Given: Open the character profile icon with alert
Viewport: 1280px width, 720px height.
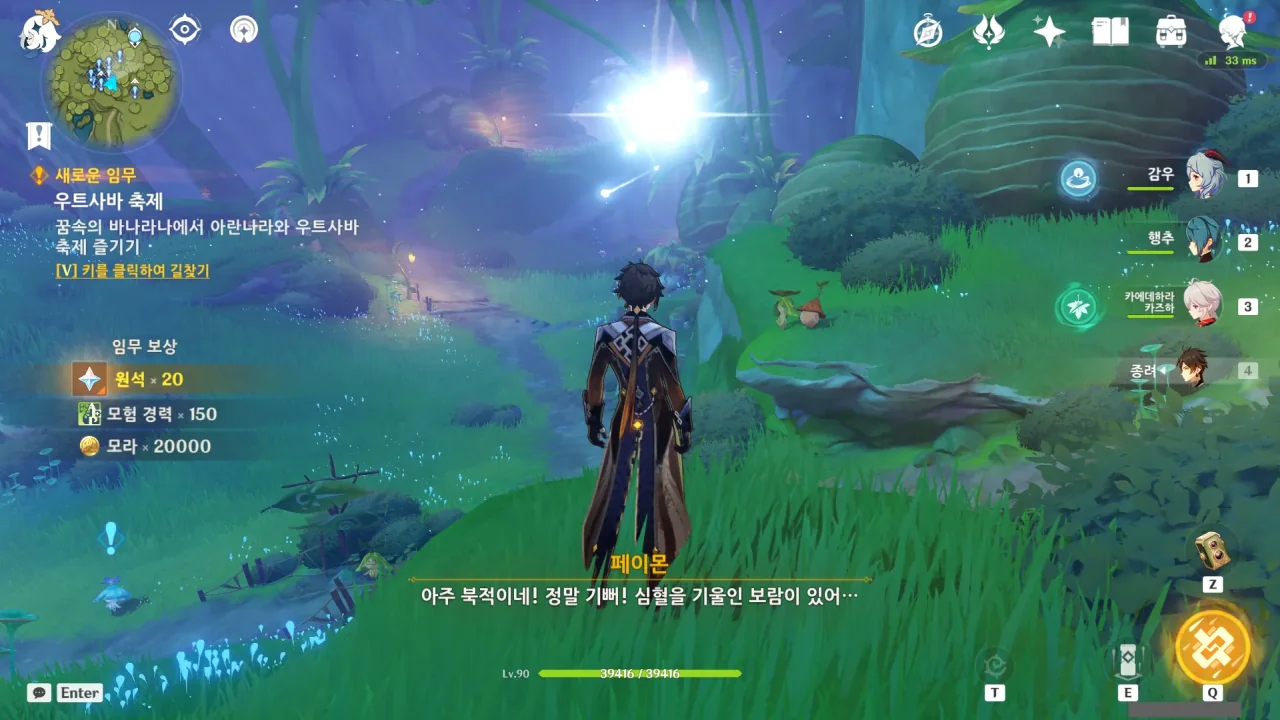Looking at the screenshot, I should coord(1233,32).
